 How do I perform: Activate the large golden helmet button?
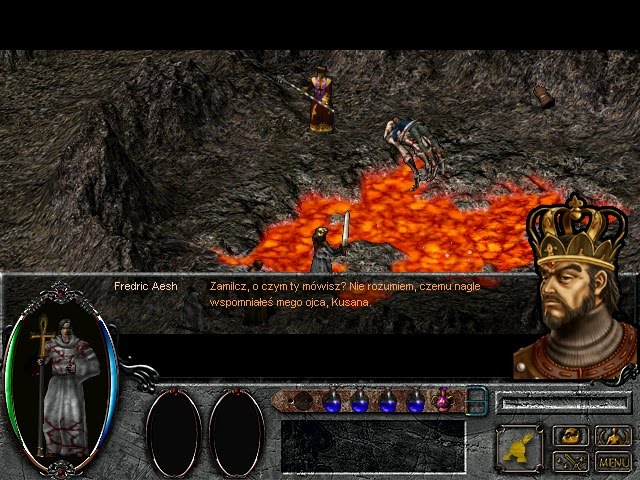[x=520, y=448]
